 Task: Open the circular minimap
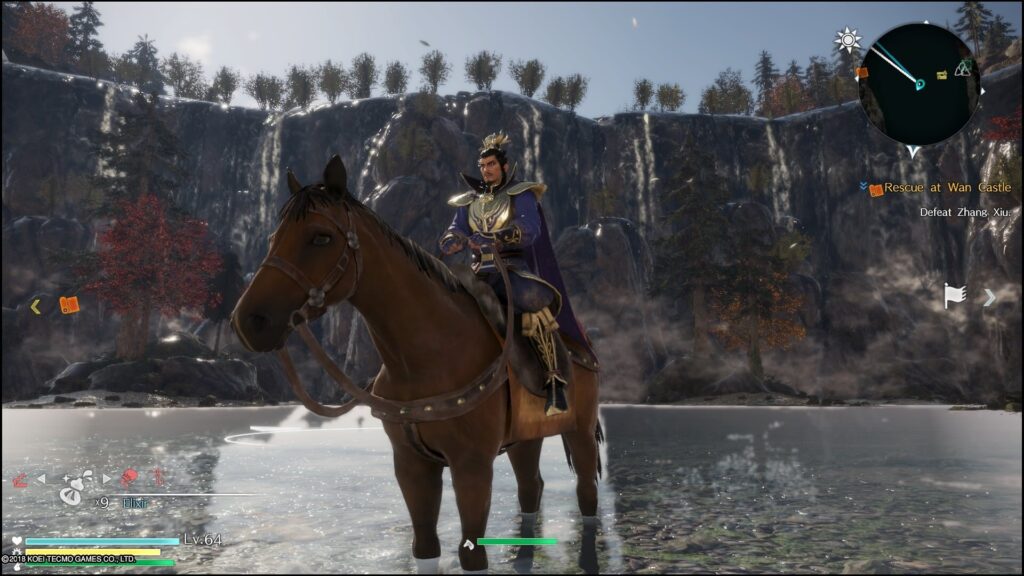coord(919,83)
